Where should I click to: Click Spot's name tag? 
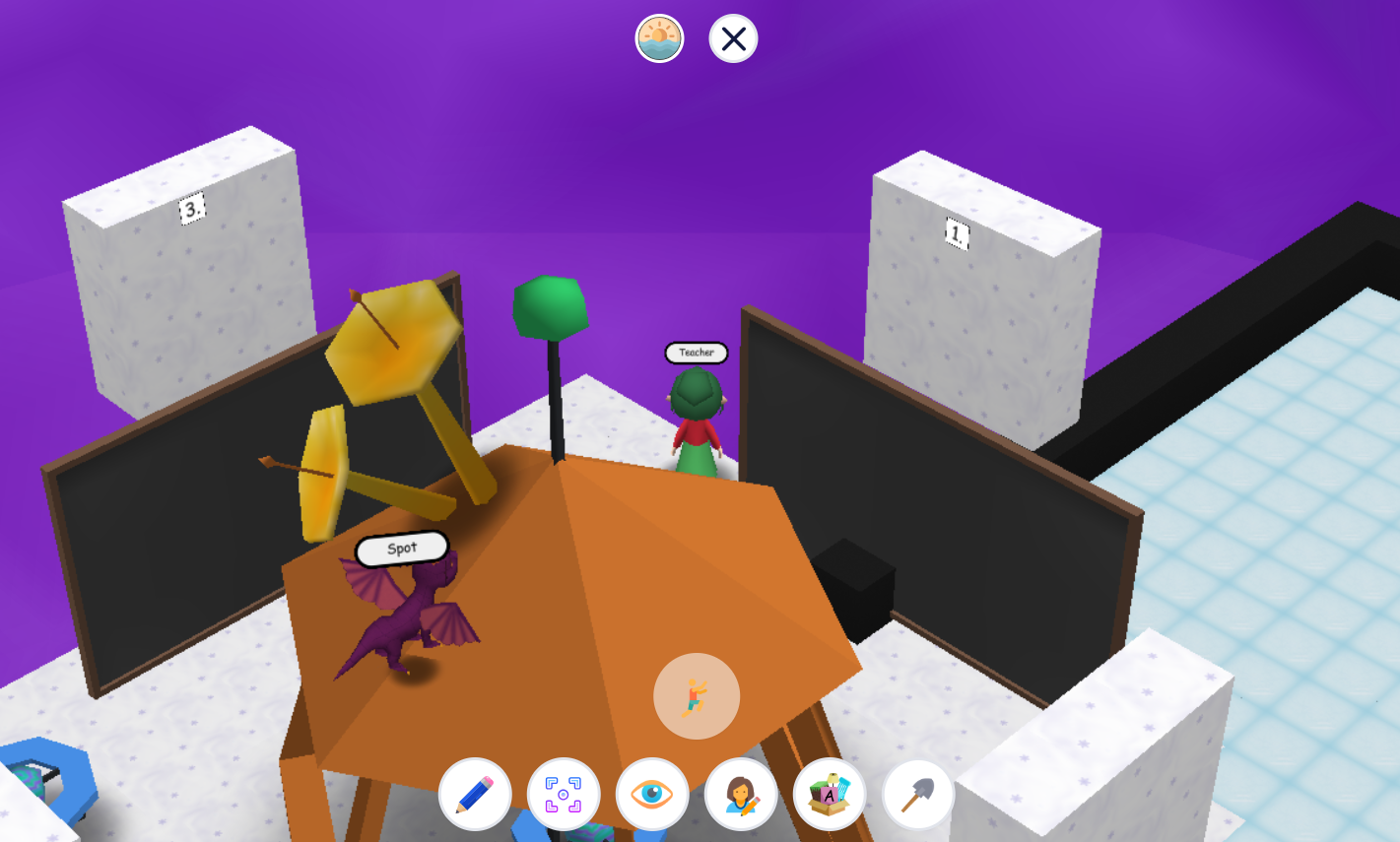click(400, 548)
